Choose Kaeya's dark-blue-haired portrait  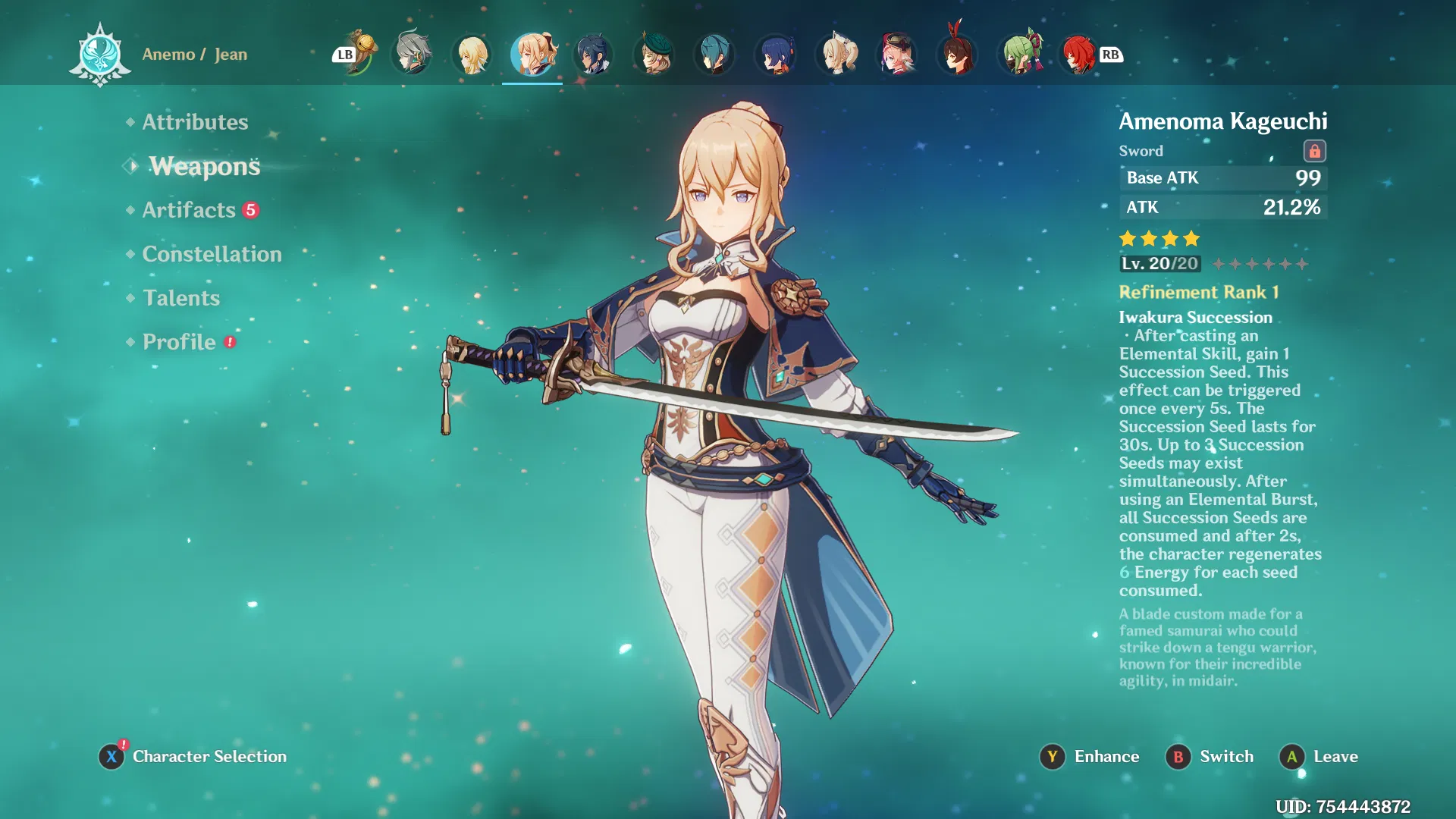(x=593, y=55)
